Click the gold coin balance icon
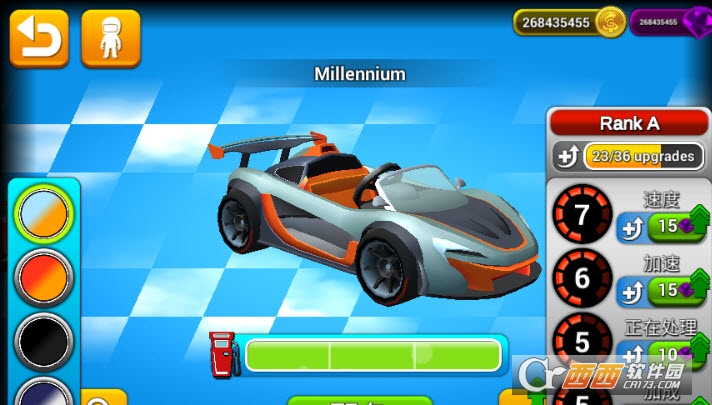This screenshot has width=712, height=405. pyautogui.click(x=609, y=22)
